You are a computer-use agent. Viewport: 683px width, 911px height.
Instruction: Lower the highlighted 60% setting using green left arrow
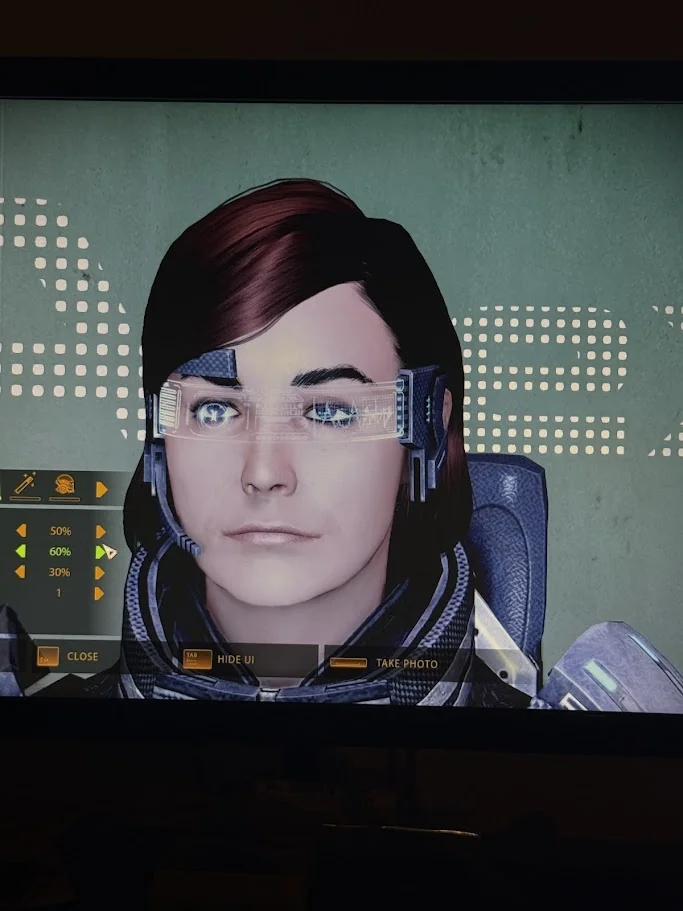pyautogui.click(x=20, y=551)
